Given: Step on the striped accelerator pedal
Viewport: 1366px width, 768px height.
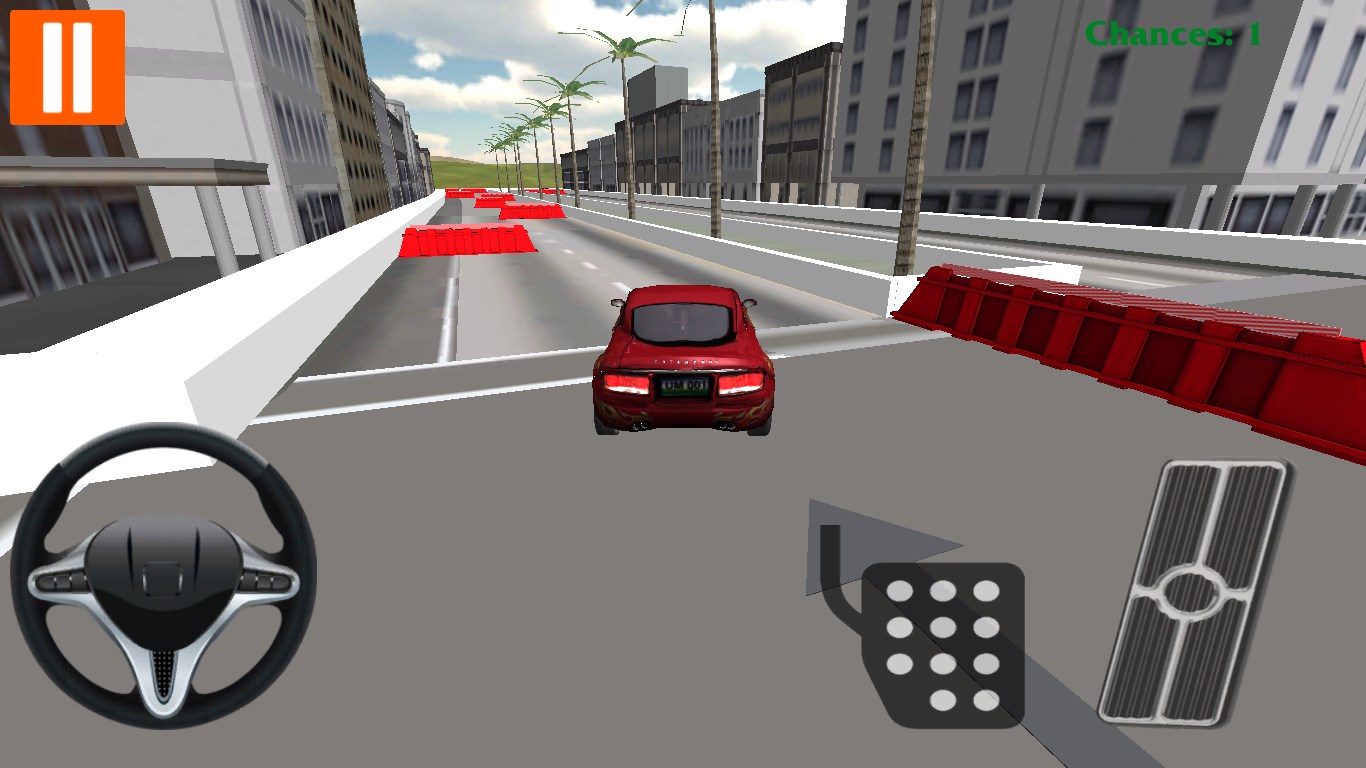Looking at the screenshot, I should coord(1194,590).
